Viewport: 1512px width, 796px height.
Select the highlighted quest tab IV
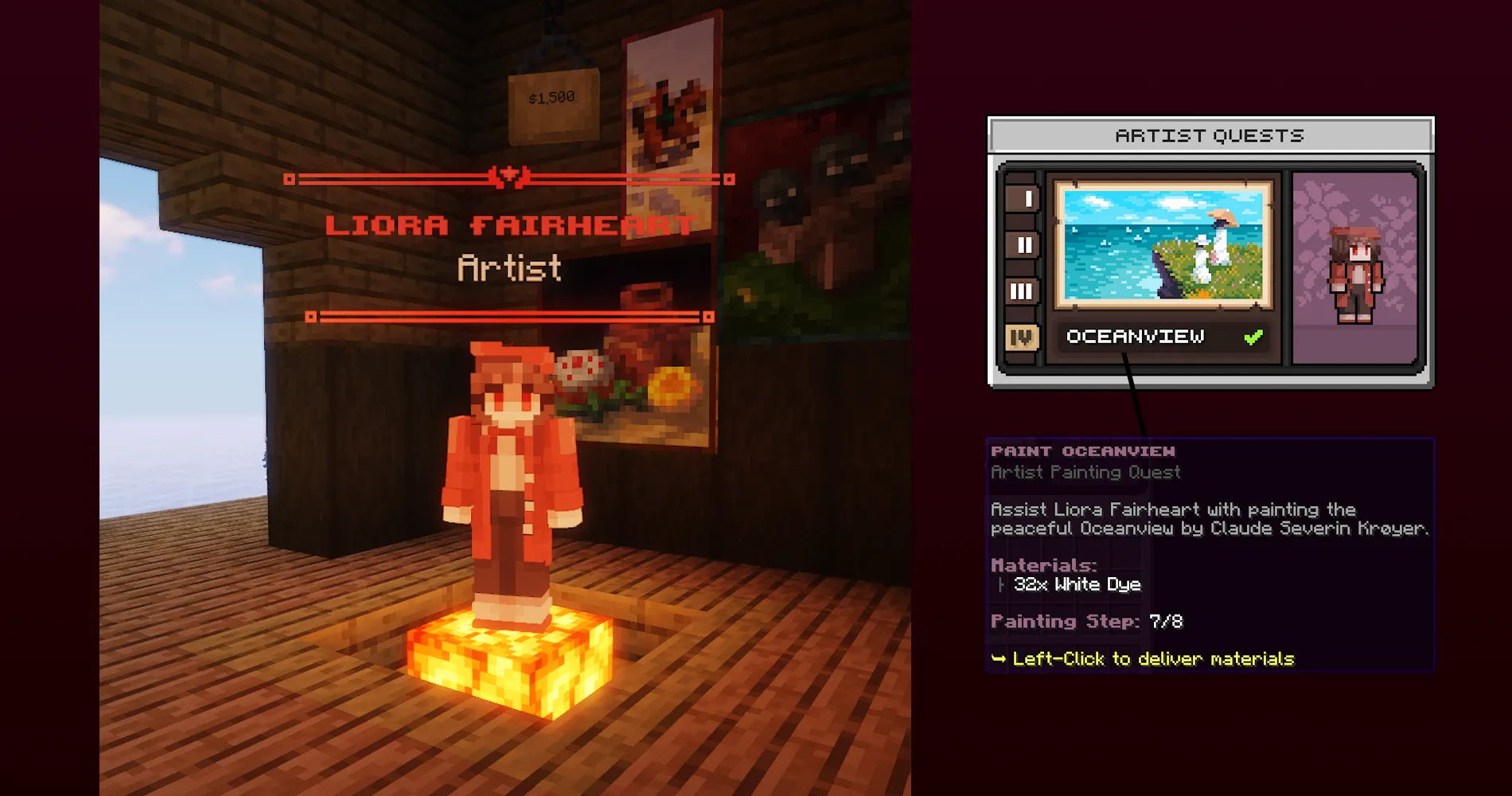coord(1023,337)
